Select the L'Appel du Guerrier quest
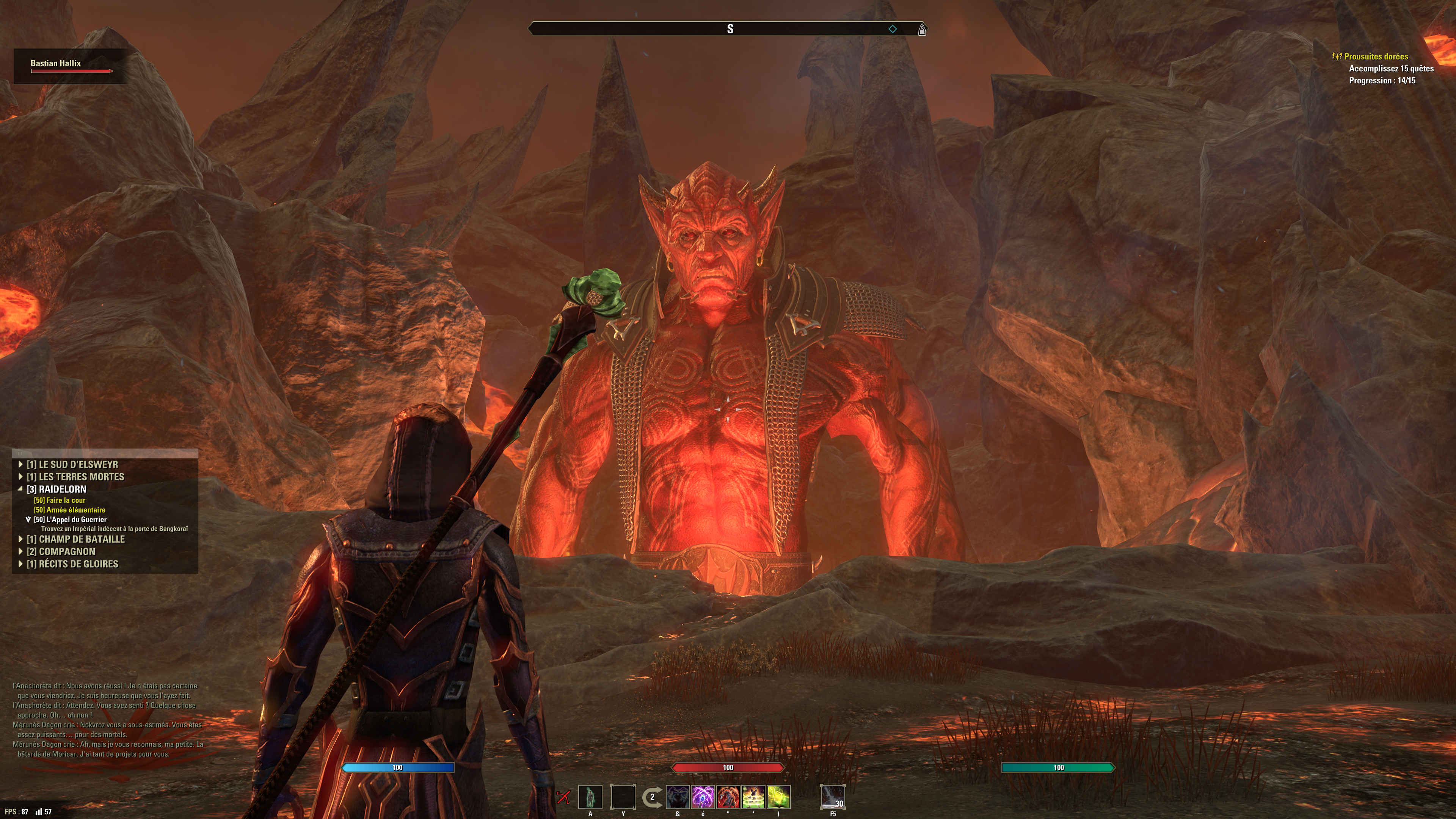The image size is (1456, 819). 70,519
